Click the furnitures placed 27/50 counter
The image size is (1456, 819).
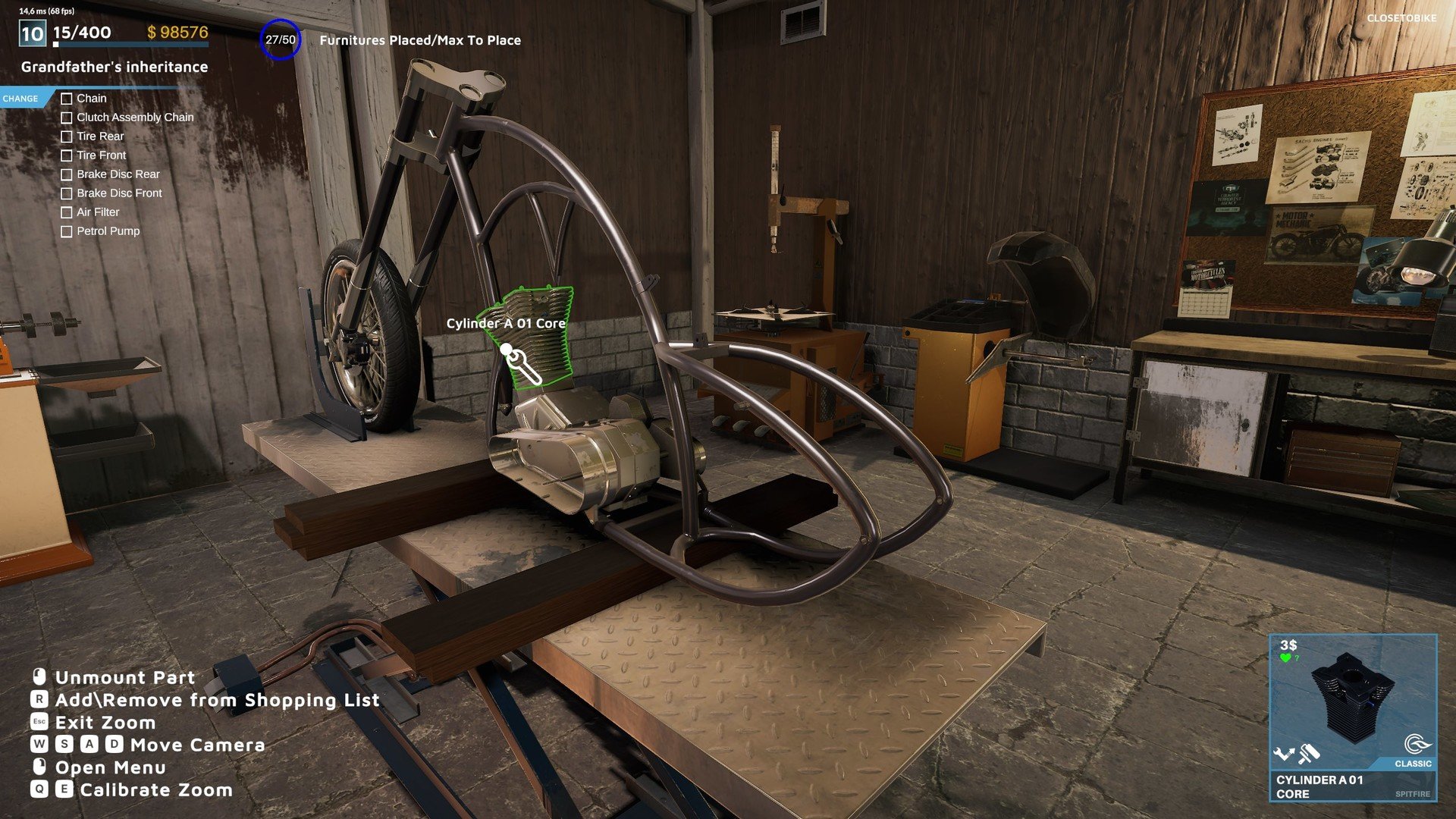click(281, 40)
